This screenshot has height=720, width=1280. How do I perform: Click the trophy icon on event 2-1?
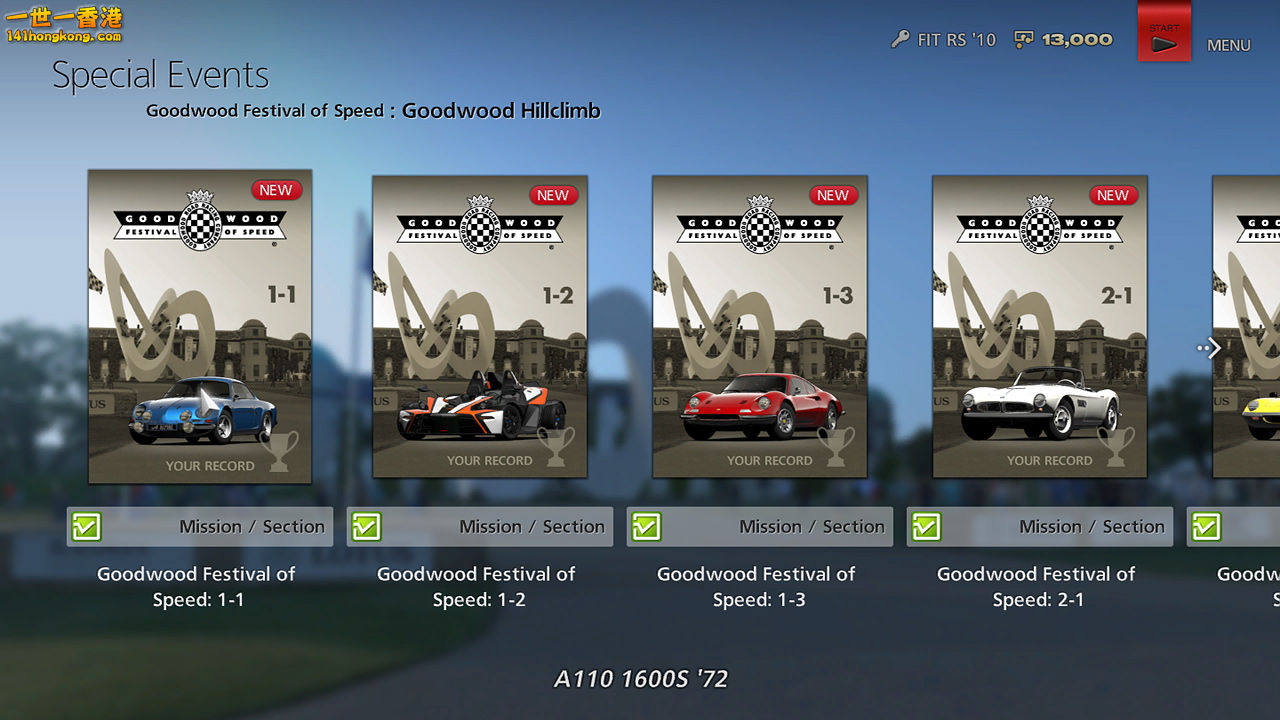tap(1116, 448)
